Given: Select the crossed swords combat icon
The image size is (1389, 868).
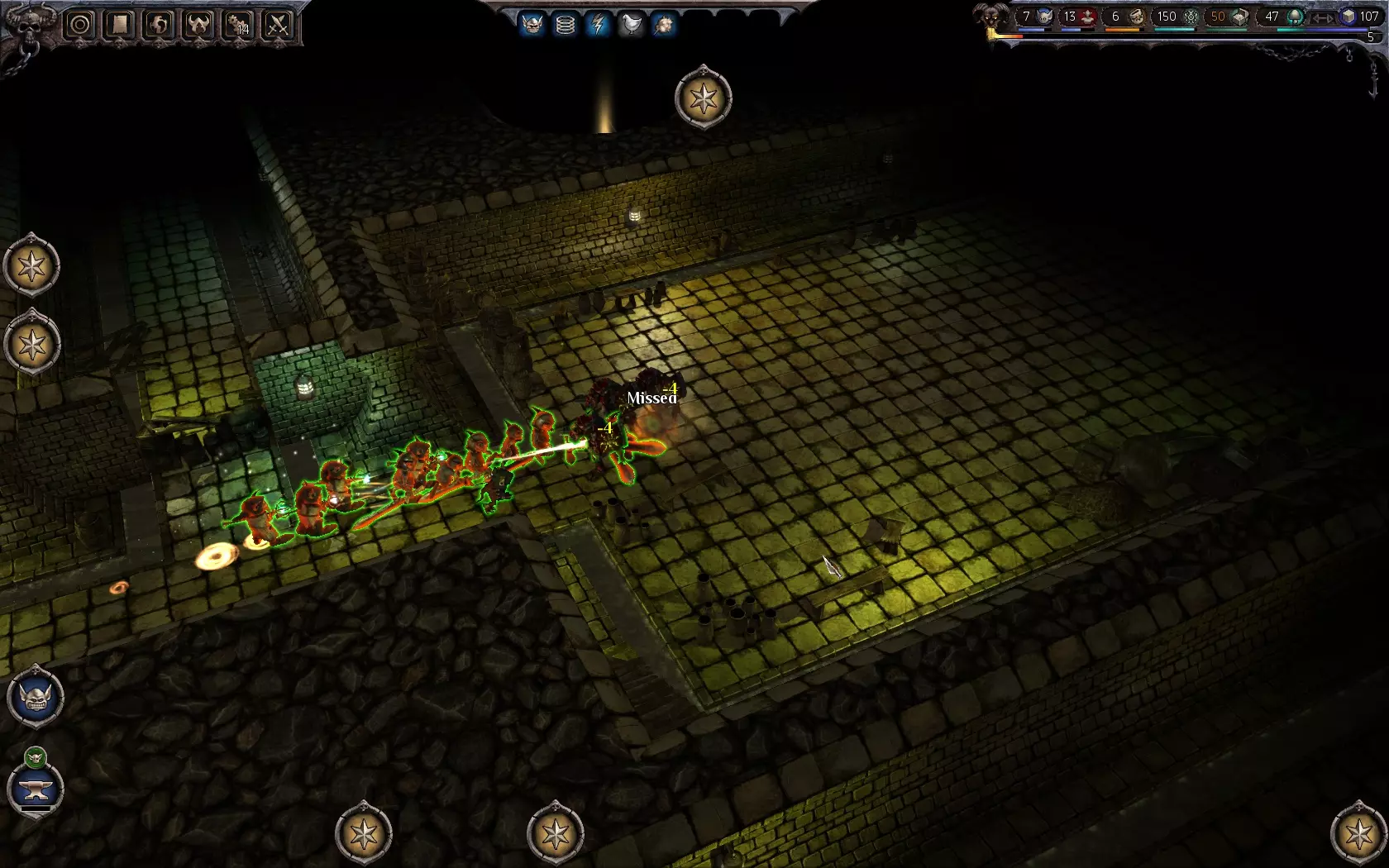Looking at the screenshot, I should pyautogui.click(x=279, y=25).
